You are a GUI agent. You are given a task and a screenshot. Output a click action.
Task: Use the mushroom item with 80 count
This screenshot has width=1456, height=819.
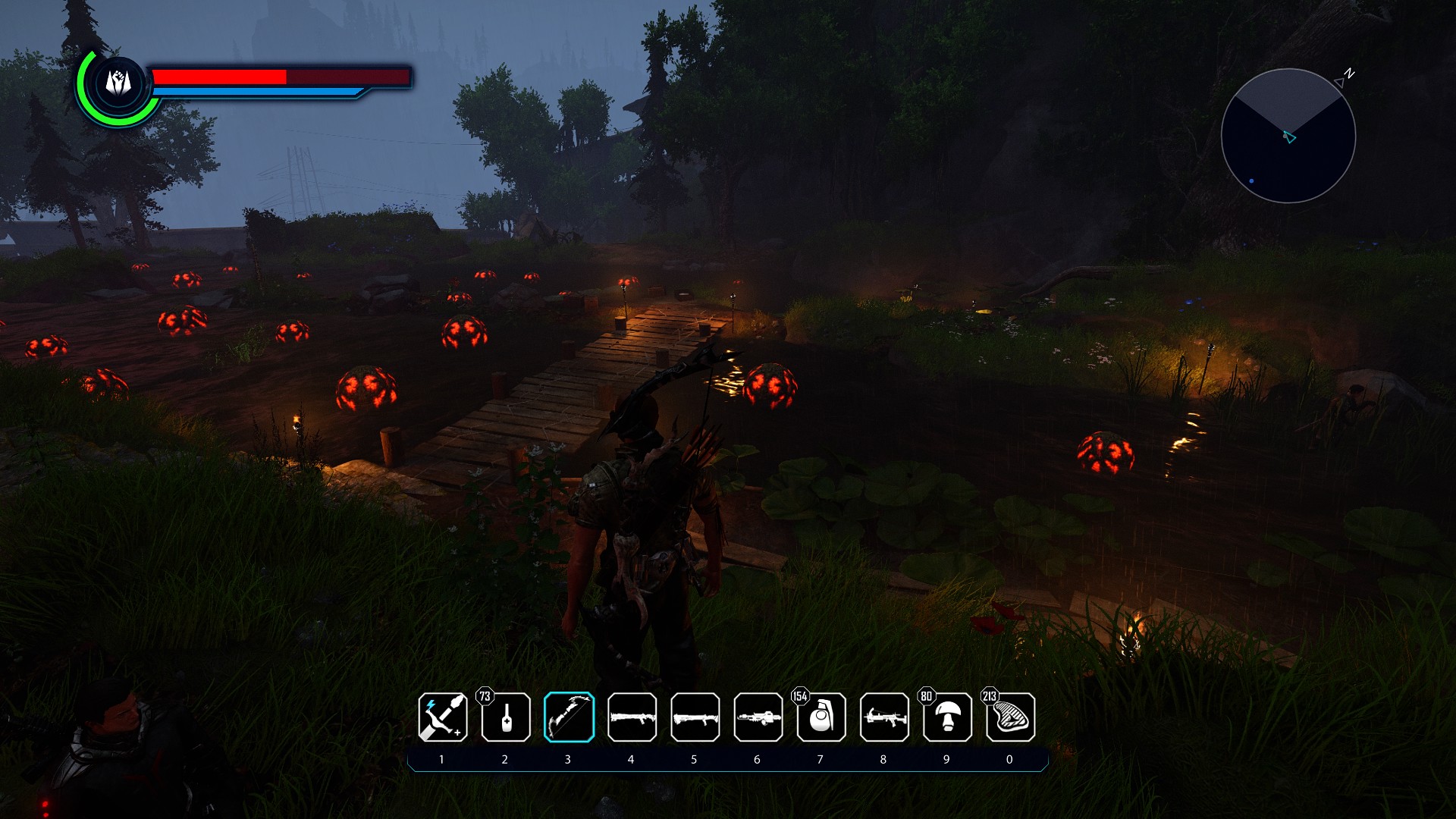(947, 717)
